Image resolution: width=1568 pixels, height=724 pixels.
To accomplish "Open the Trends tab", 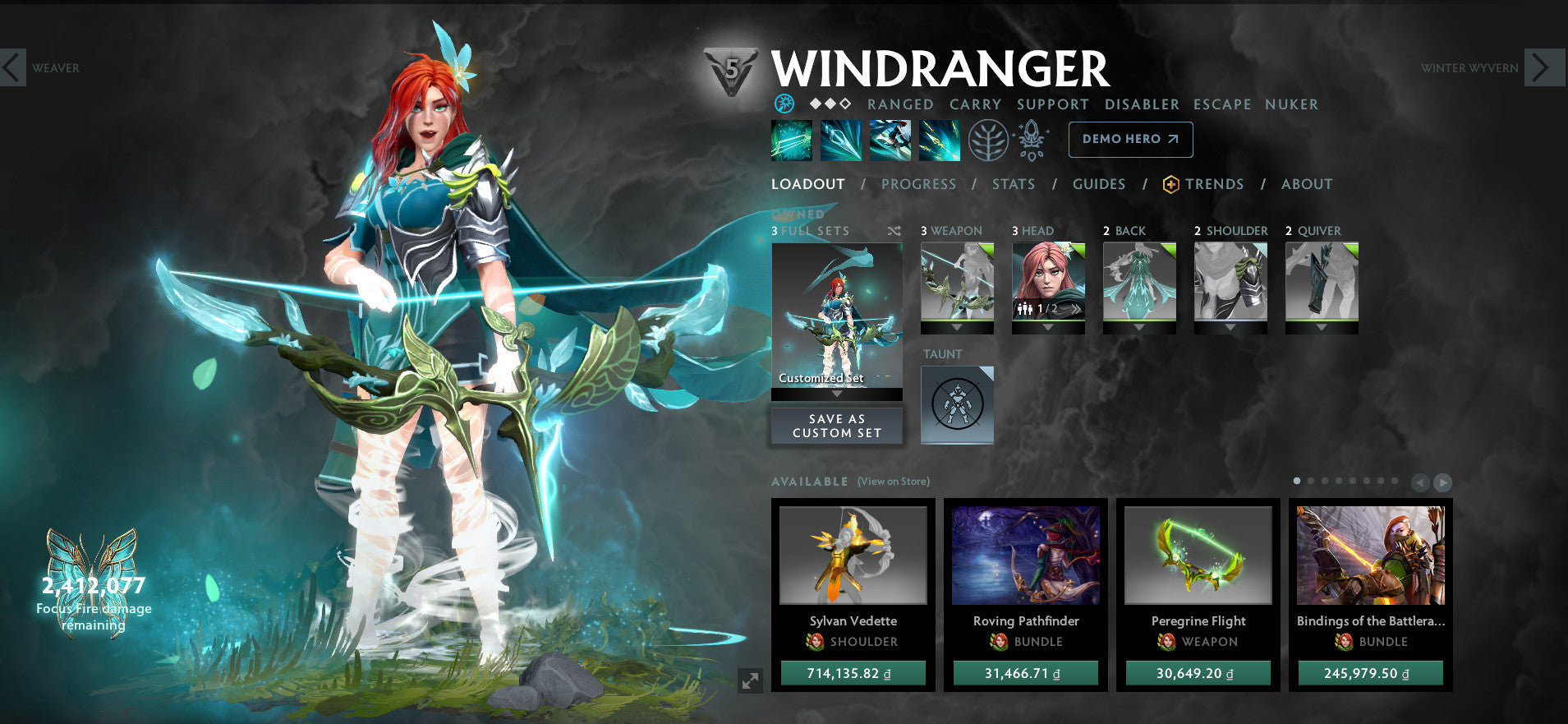I will click(1214, 184).
